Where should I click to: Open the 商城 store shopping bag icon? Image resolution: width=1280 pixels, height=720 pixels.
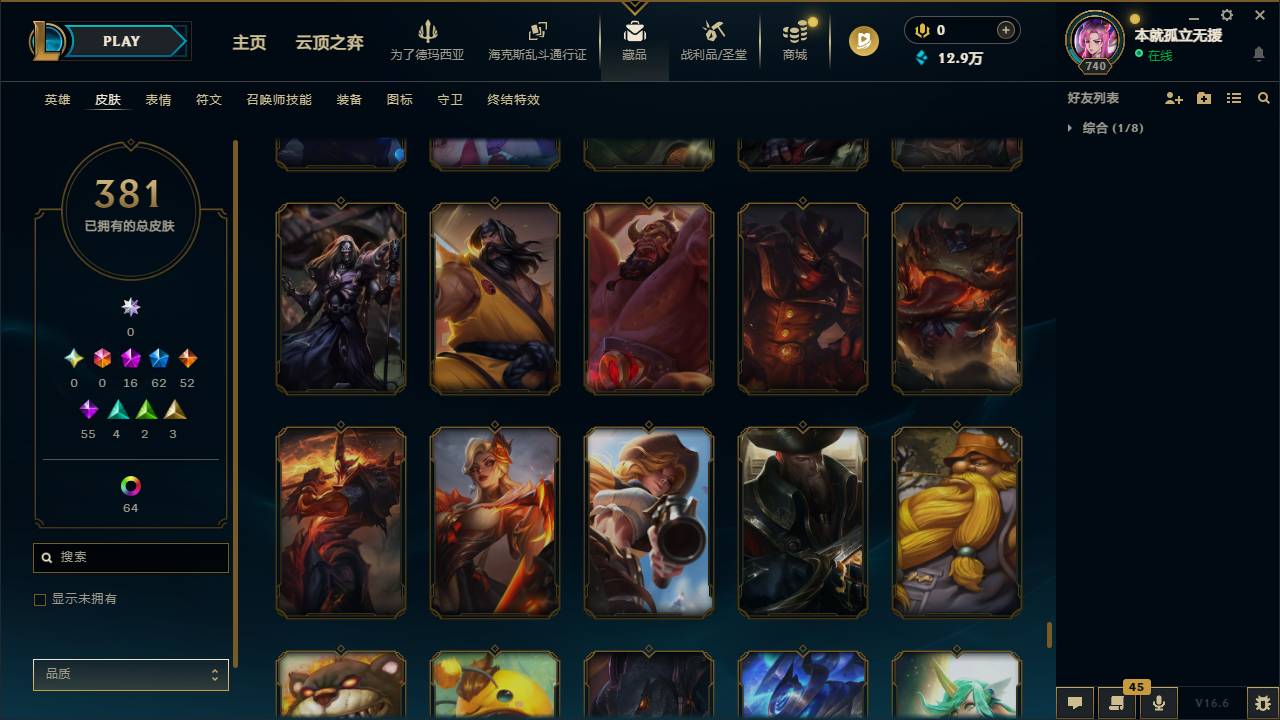point(794,33)
